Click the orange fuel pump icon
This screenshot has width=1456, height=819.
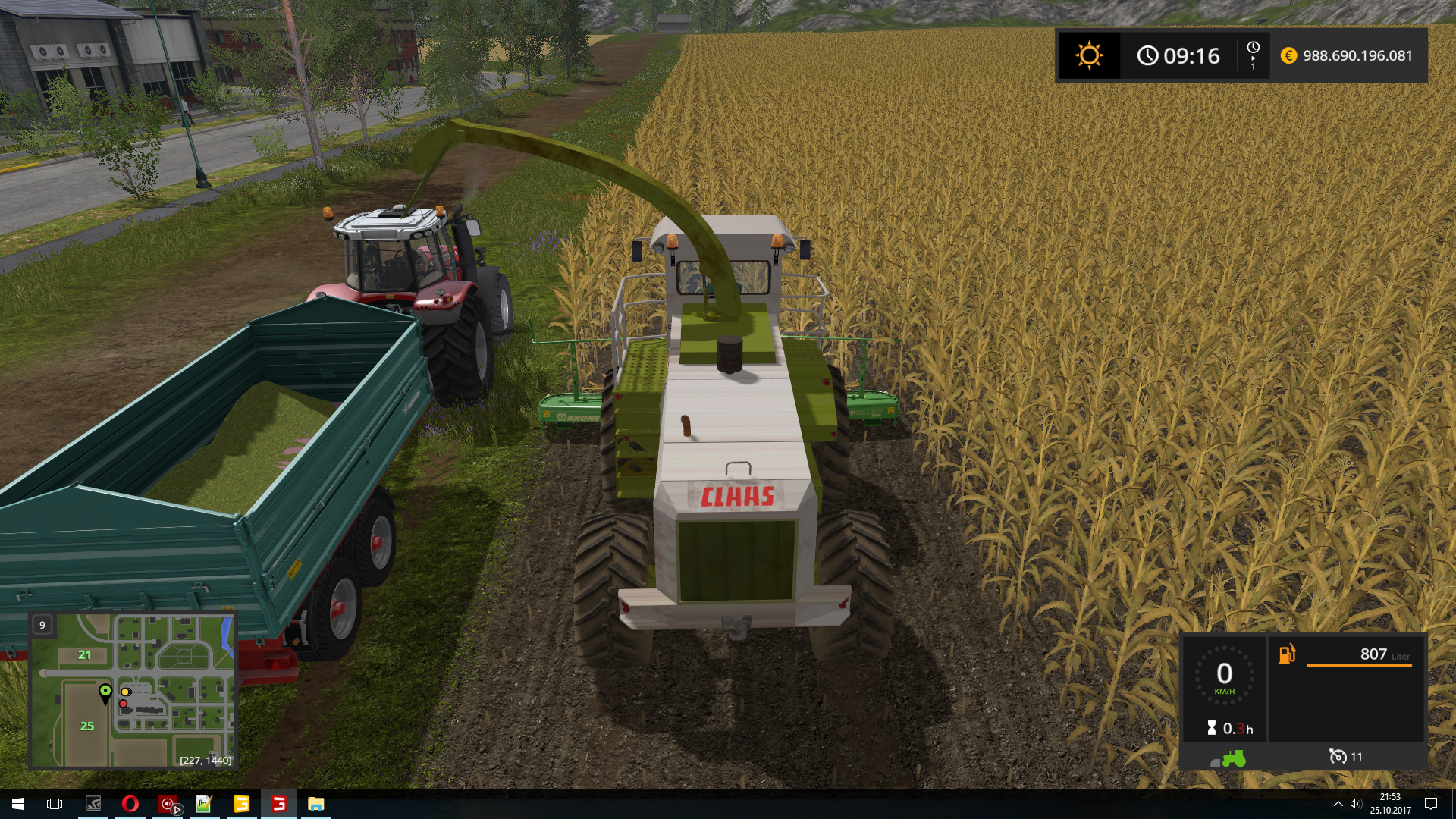1287,654
